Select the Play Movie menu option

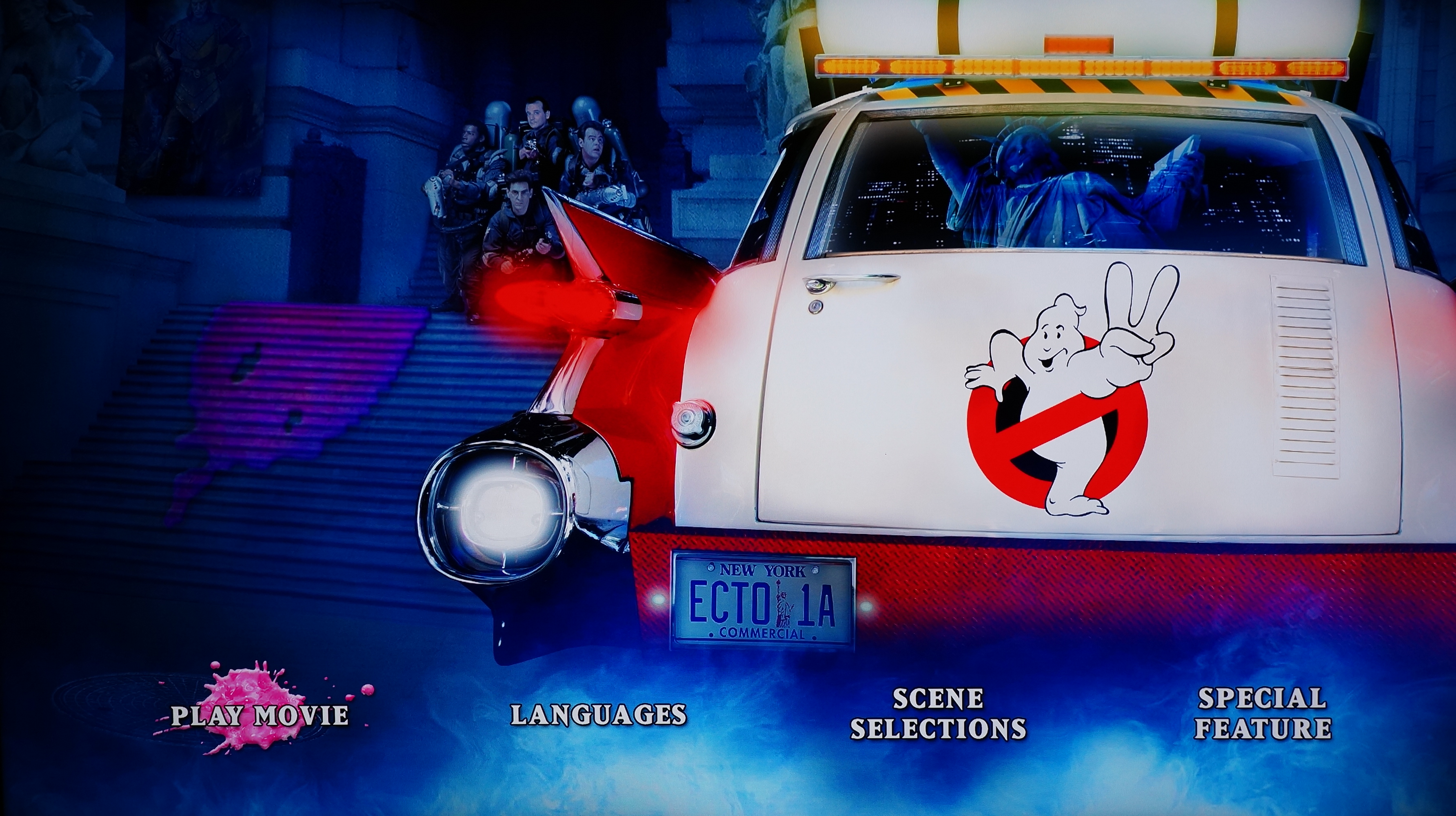pyautogui.click(x=260, y=715)
